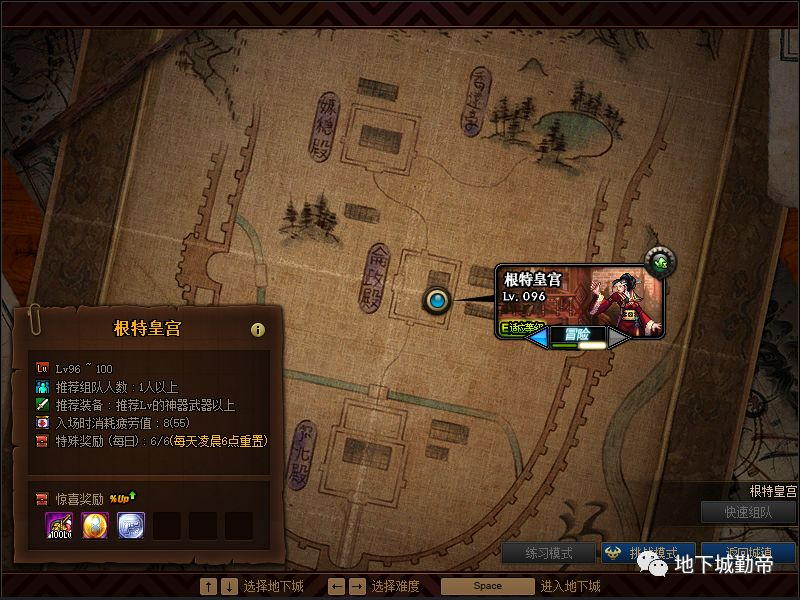Viewport: 800px width, 600px height.
Task: Return to town with 返回城镇
Action: point(748,553)
